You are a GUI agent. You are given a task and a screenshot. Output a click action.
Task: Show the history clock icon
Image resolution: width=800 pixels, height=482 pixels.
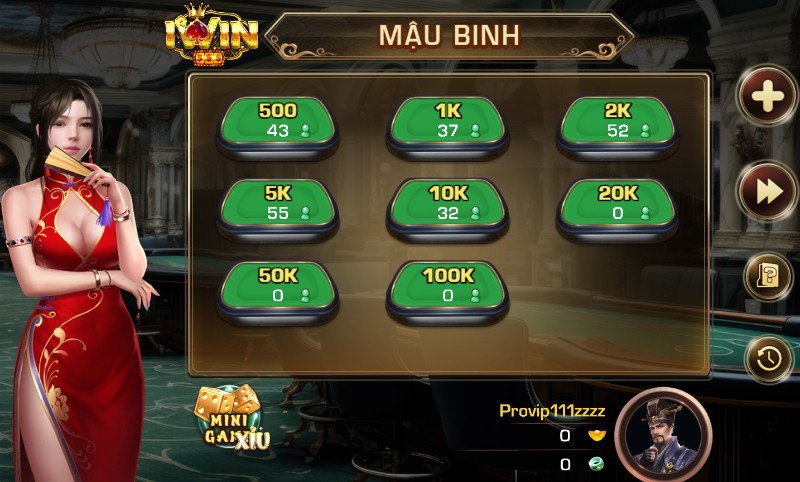[768, 359]
